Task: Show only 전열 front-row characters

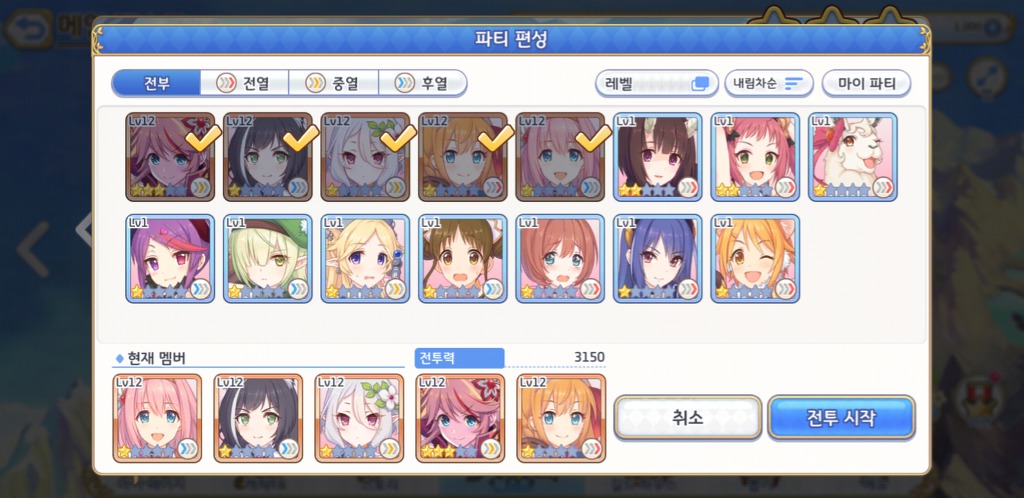Action: tap(244, 83)
